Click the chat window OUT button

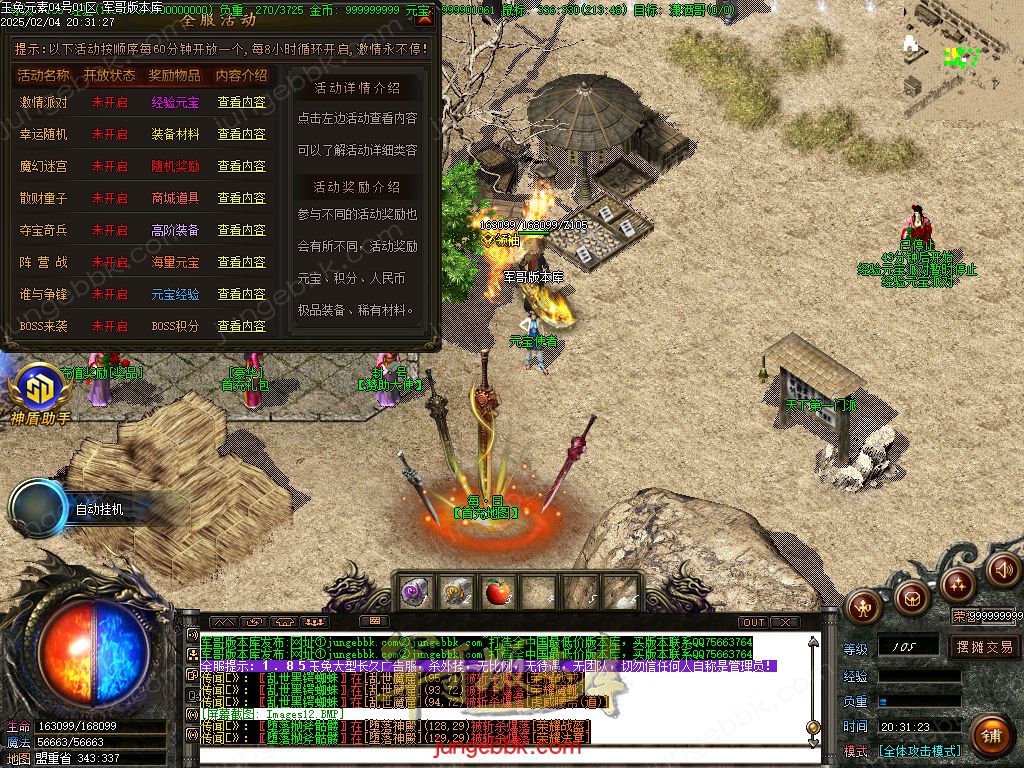754,622
